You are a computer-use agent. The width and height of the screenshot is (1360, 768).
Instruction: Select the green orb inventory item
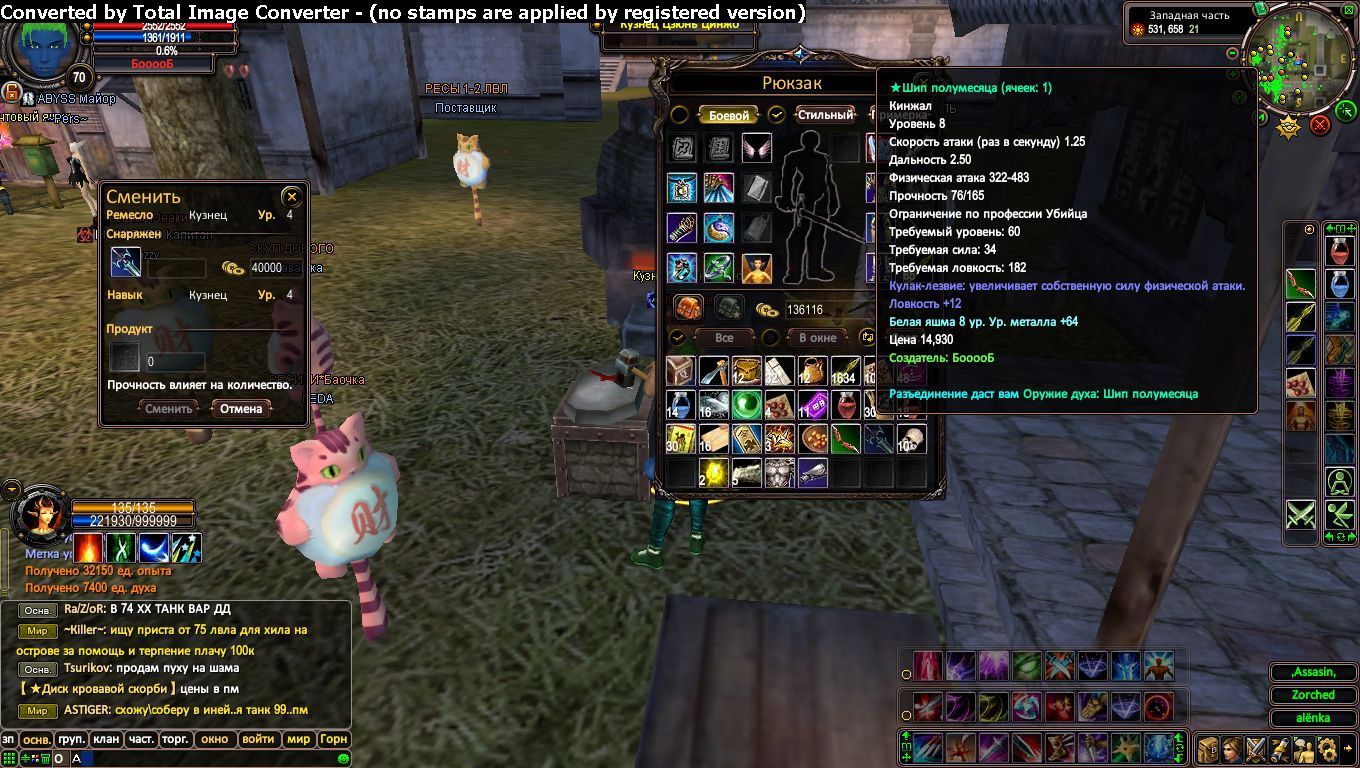coord(746,404)
